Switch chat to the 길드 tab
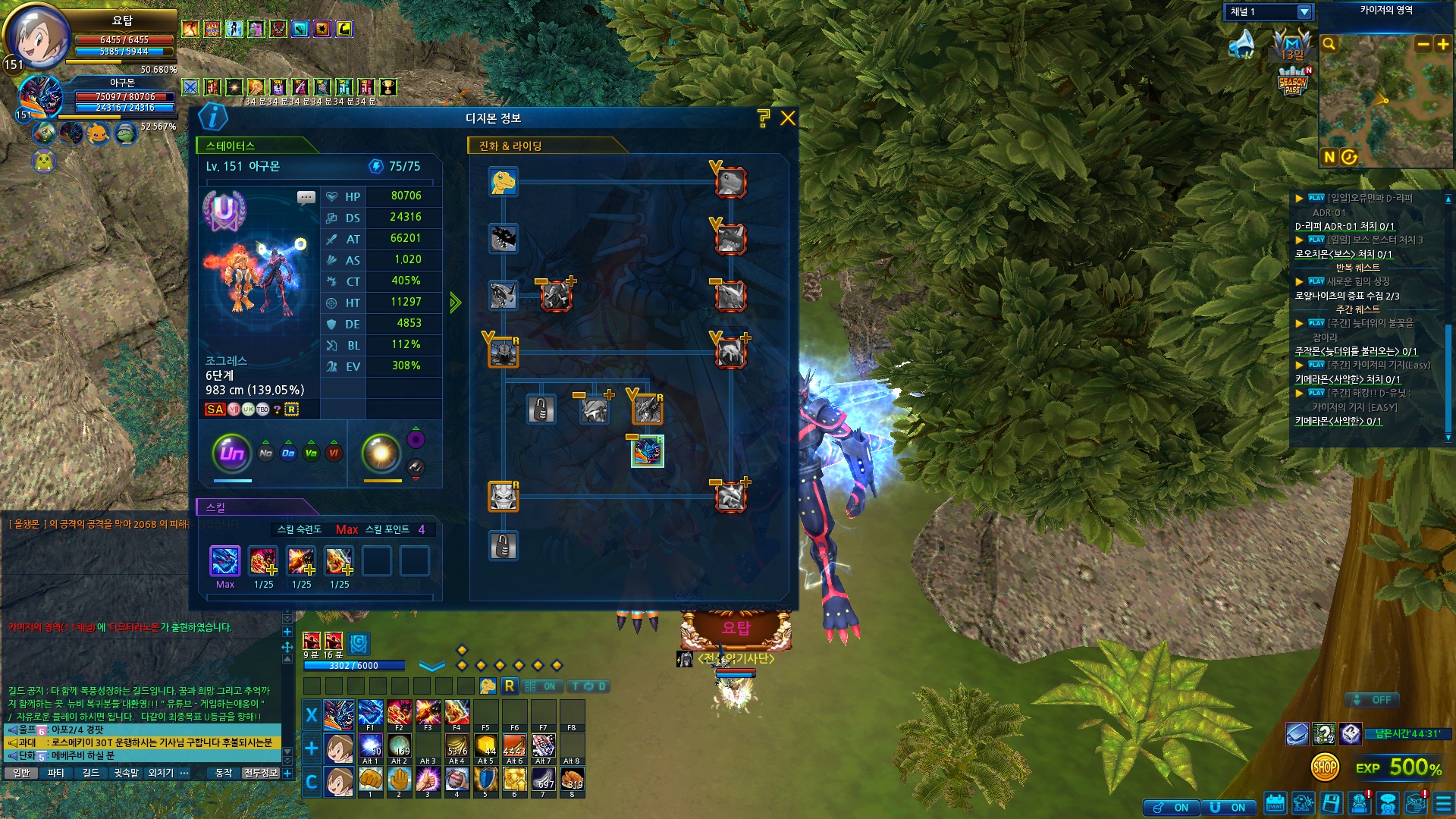 pos(91,773)
